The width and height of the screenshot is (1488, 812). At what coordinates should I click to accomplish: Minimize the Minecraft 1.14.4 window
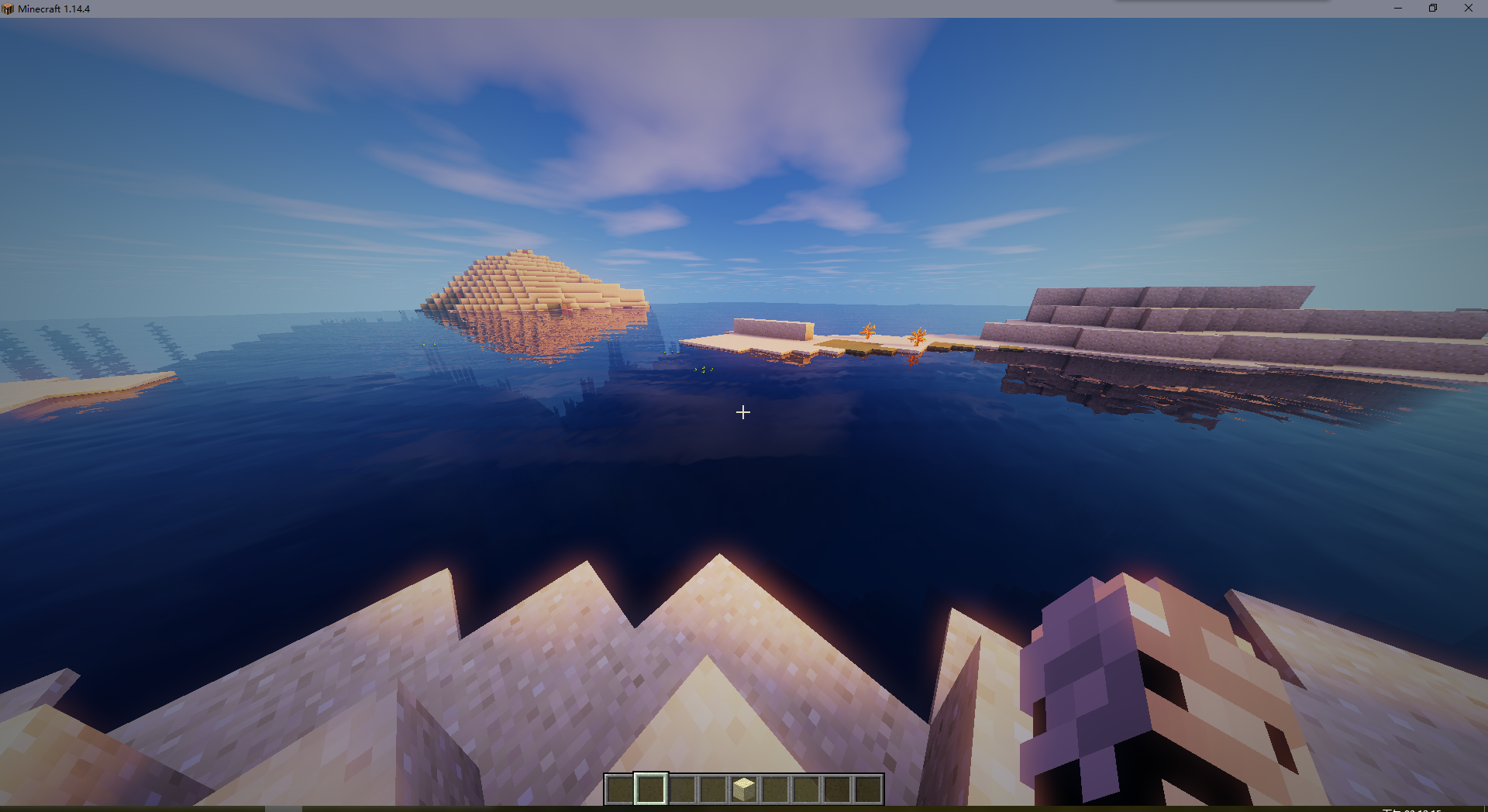tap(1398, 9)
